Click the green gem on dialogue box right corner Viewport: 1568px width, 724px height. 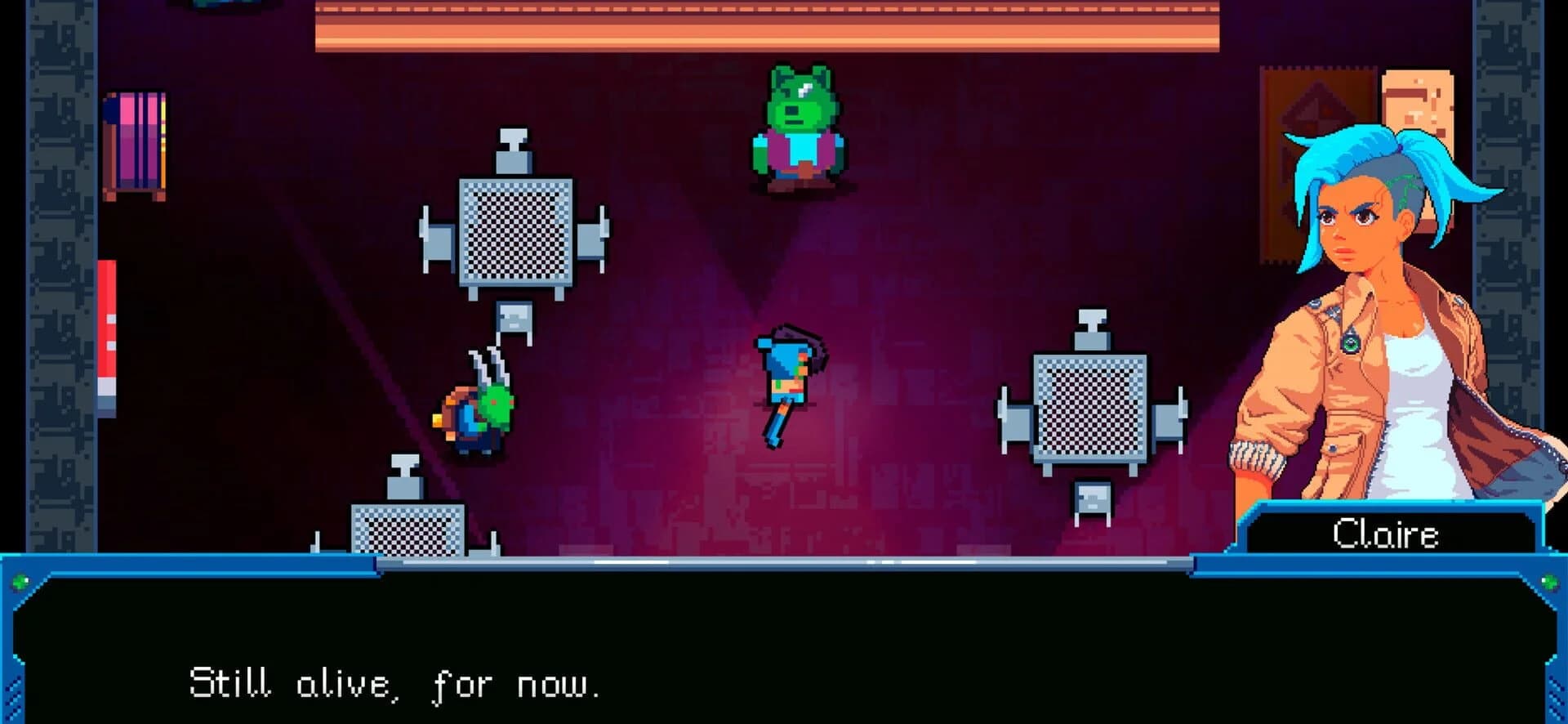click(x=1549, y=582)
